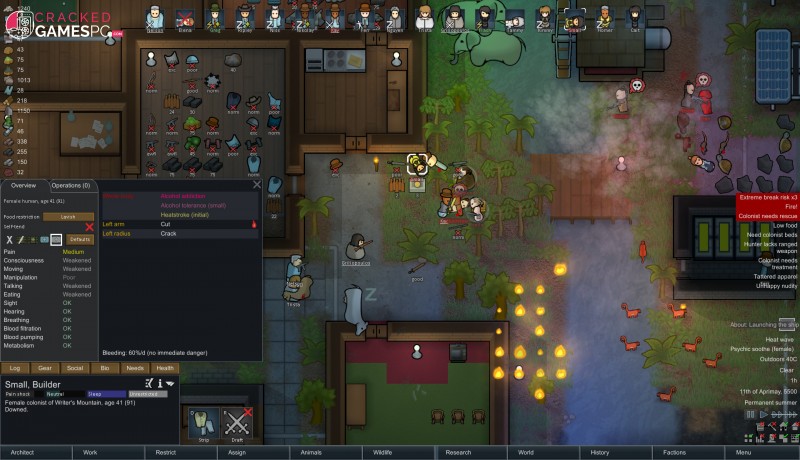The height and width of the screenshot is (460, 800).
Task: Click the 'Extreme break risk x3' alert
Action: (767, 197)
